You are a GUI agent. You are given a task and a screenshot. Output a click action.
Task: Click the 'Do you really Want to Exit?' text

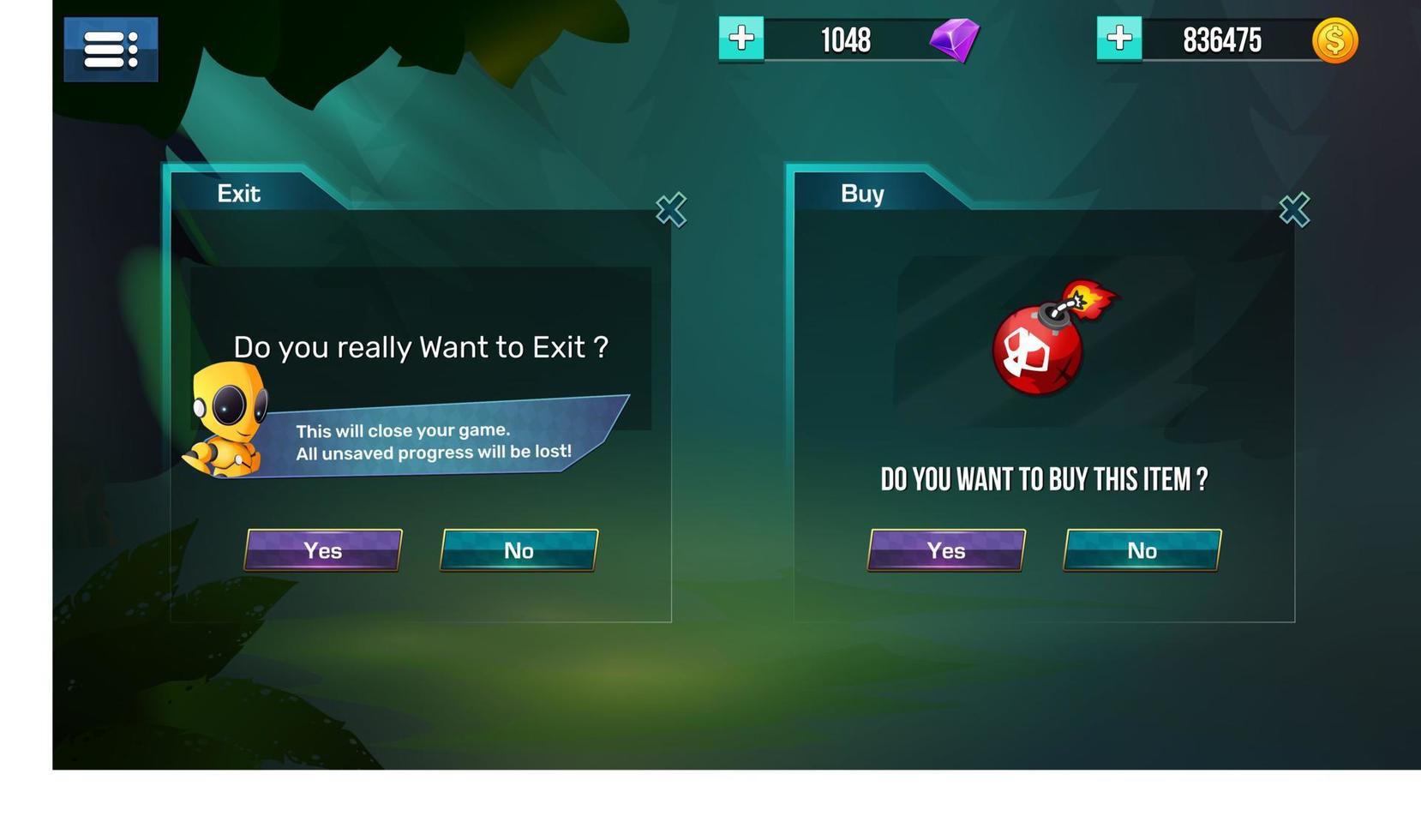421,347
